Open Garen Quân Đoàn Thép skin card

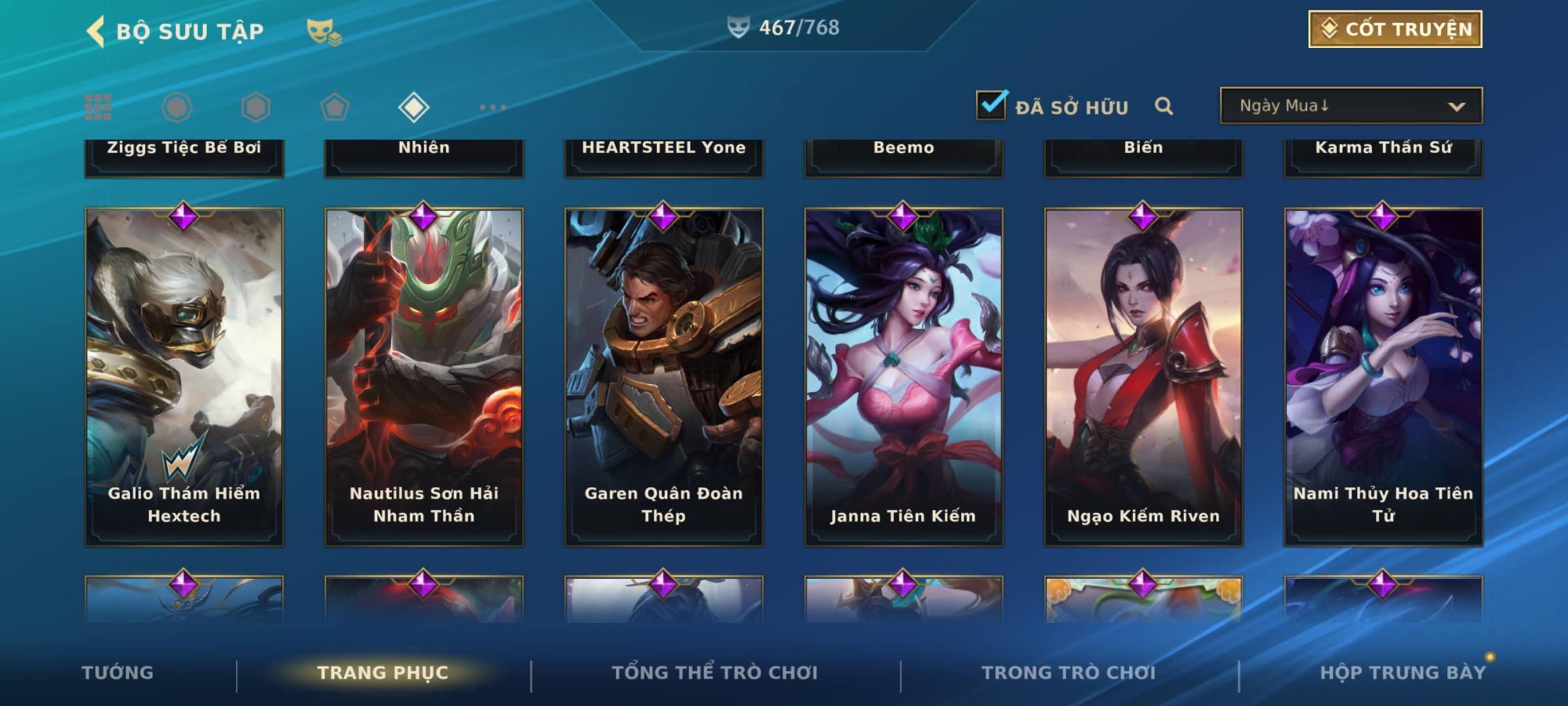click(x=664, y=376)
